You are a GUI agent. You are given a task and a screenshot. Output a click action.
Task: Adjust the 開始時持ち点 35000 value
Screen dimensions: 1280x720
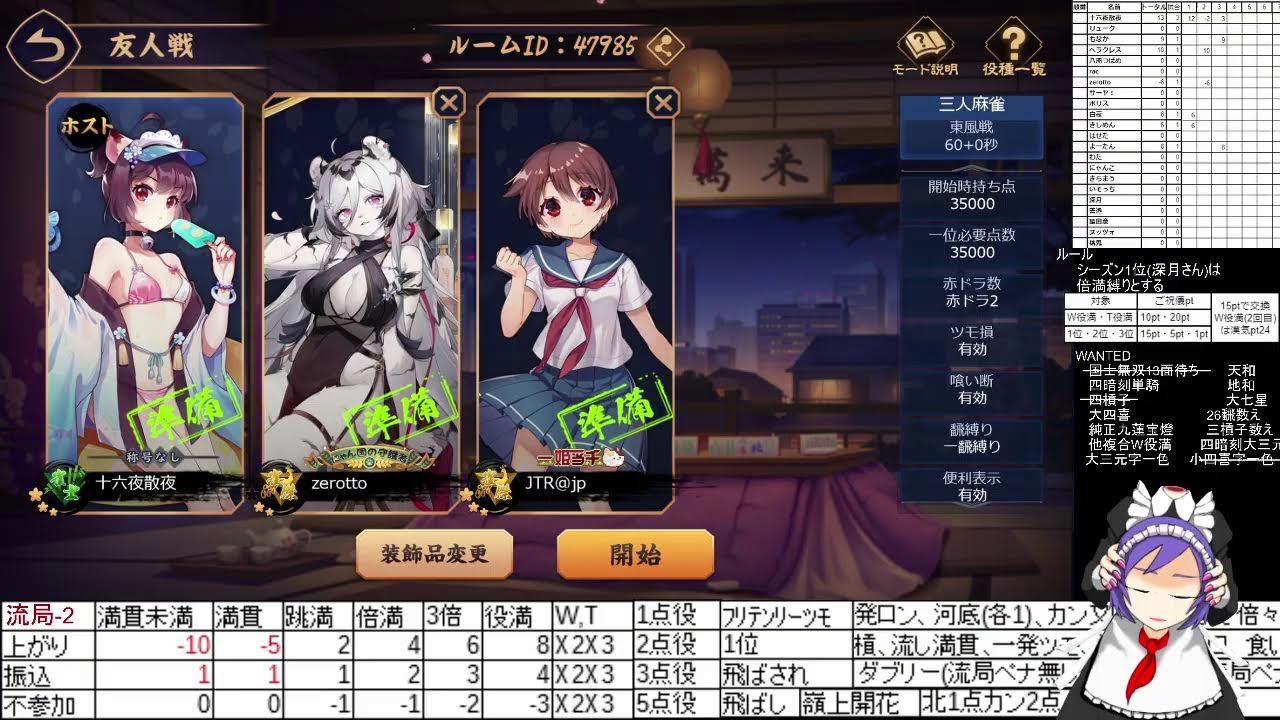tap(971, 195)
